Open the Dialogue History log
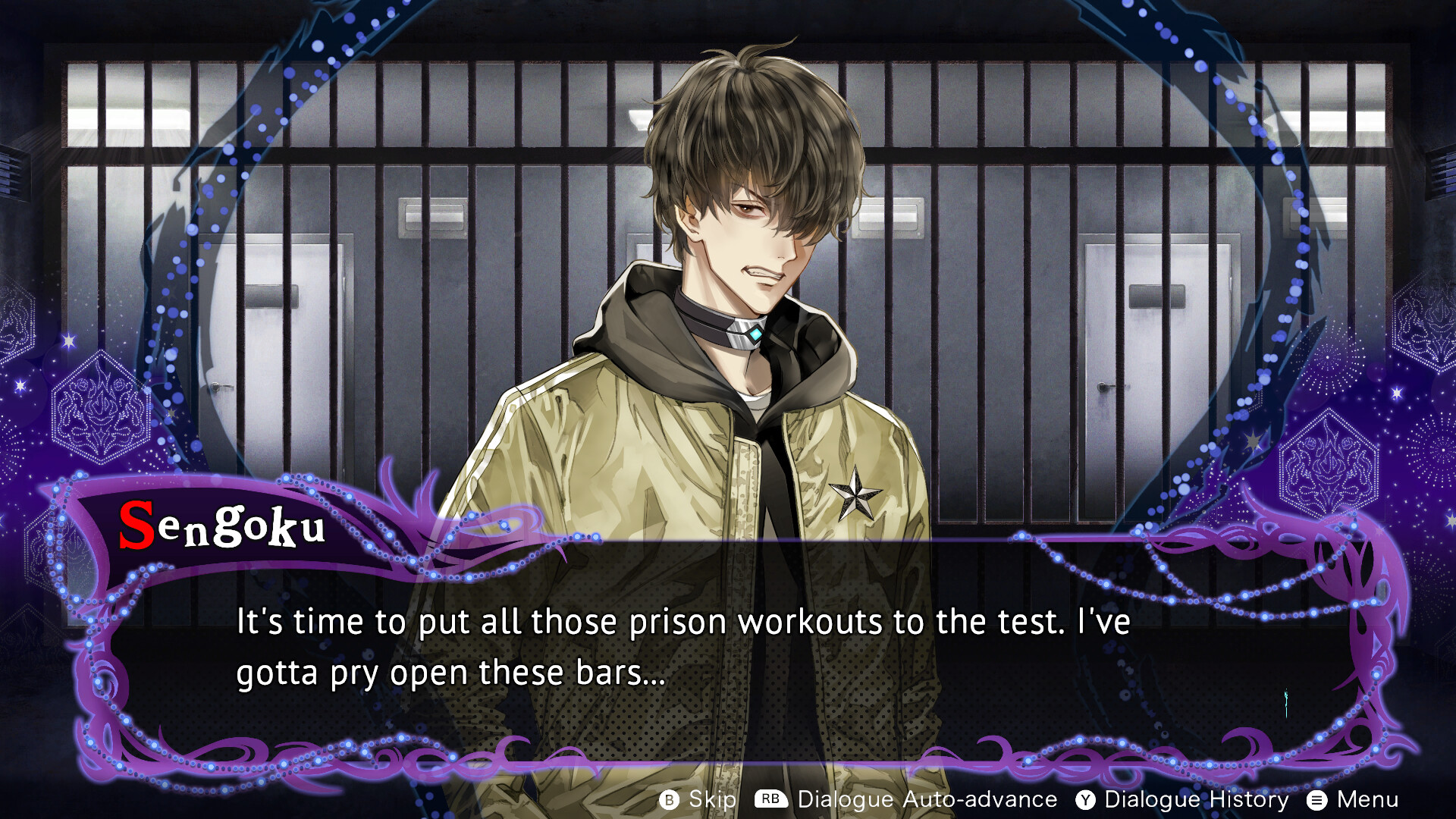This screenshot has height=819, width=1456. (1182, 799)
